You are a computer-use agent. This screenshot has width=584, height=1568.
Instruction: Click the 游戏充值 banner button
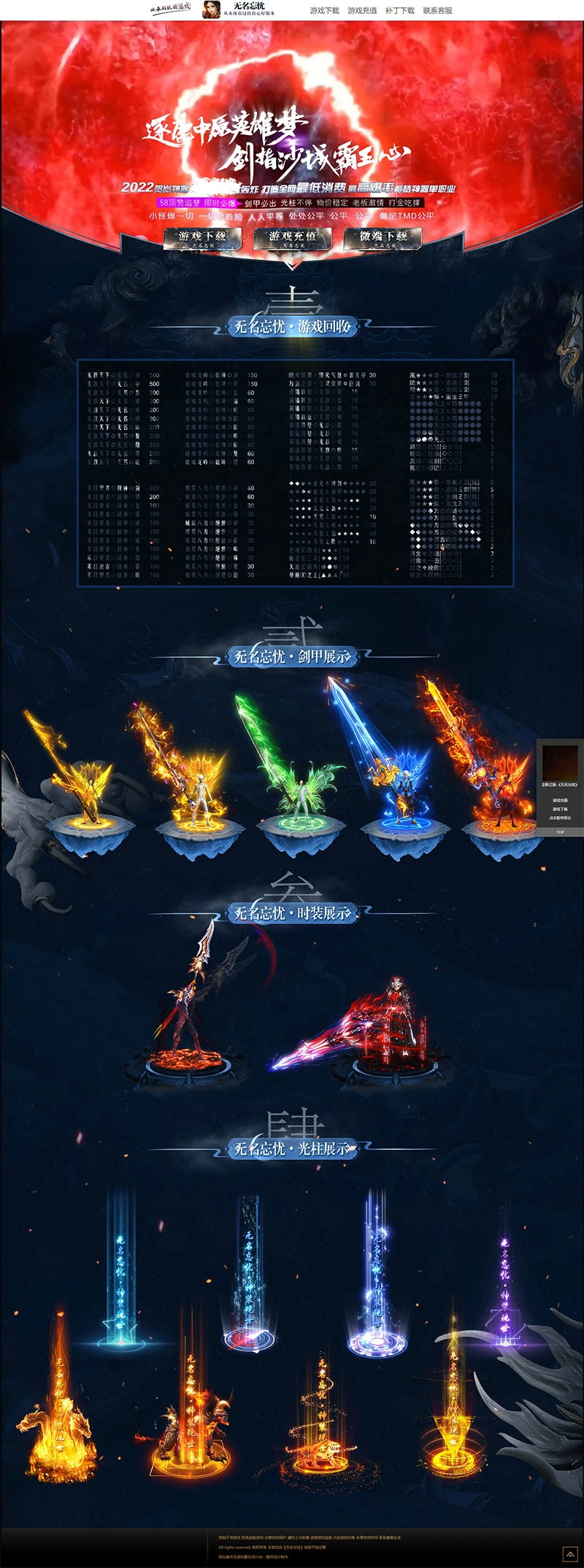[292, 239]
